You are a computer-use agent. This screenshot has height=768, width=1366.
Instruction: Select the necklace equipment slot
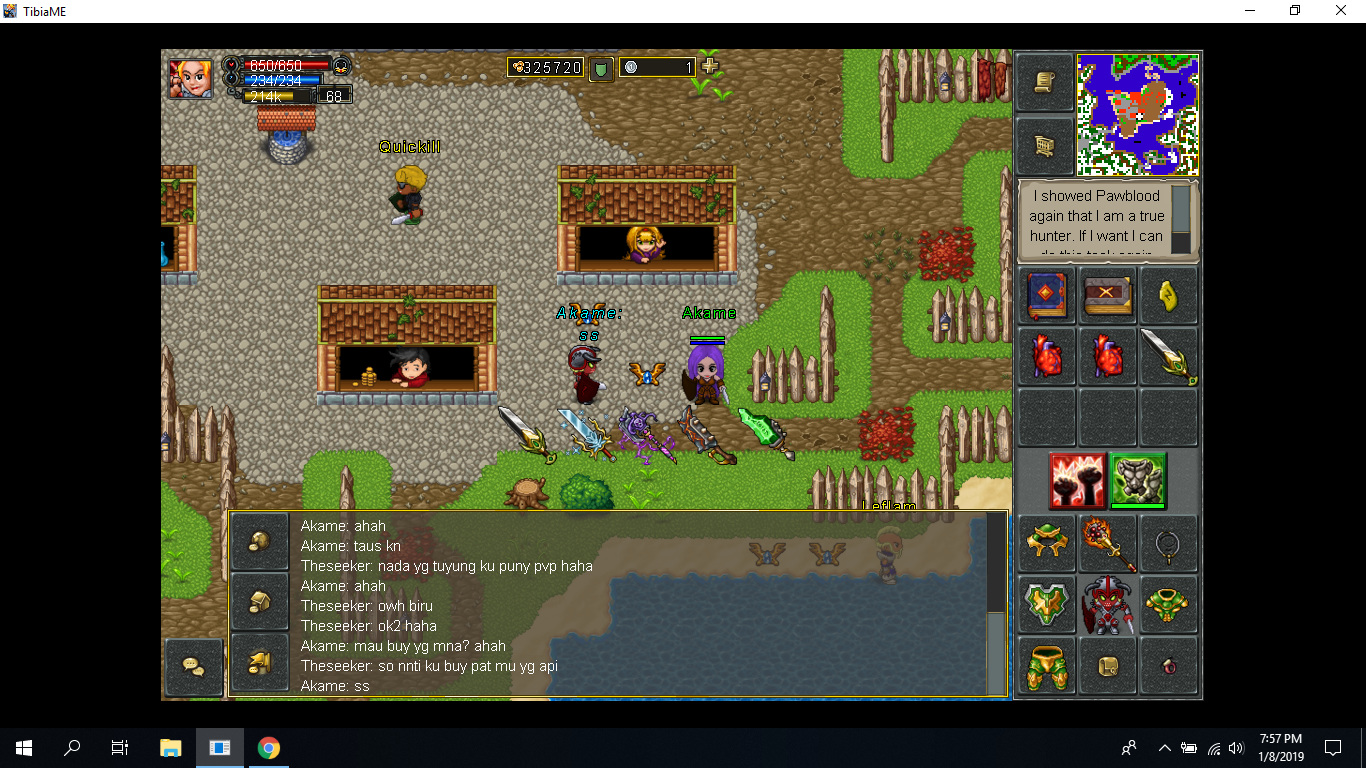coord(1168,544)
